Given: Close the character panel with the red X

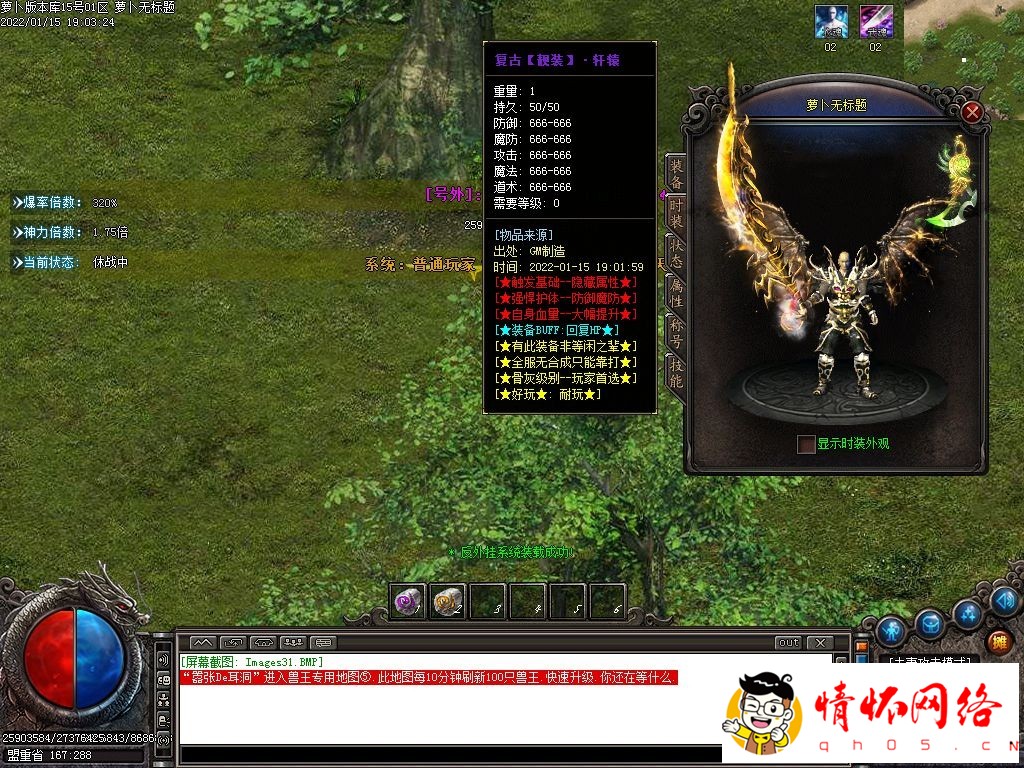Looking at the screenshot, I should [972, 112].
